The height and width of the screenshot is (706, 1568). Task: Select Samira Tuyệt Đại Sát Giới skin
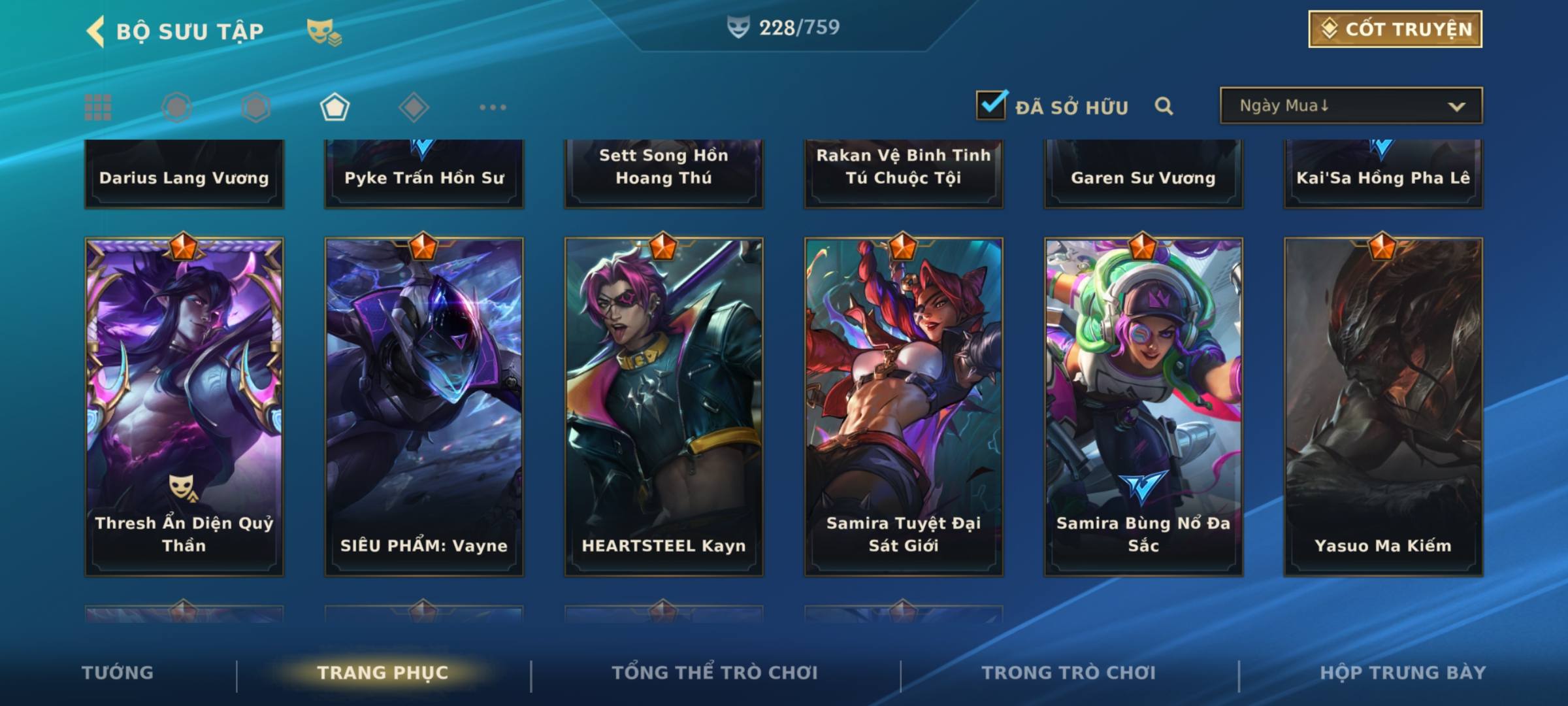pos(904,407)
